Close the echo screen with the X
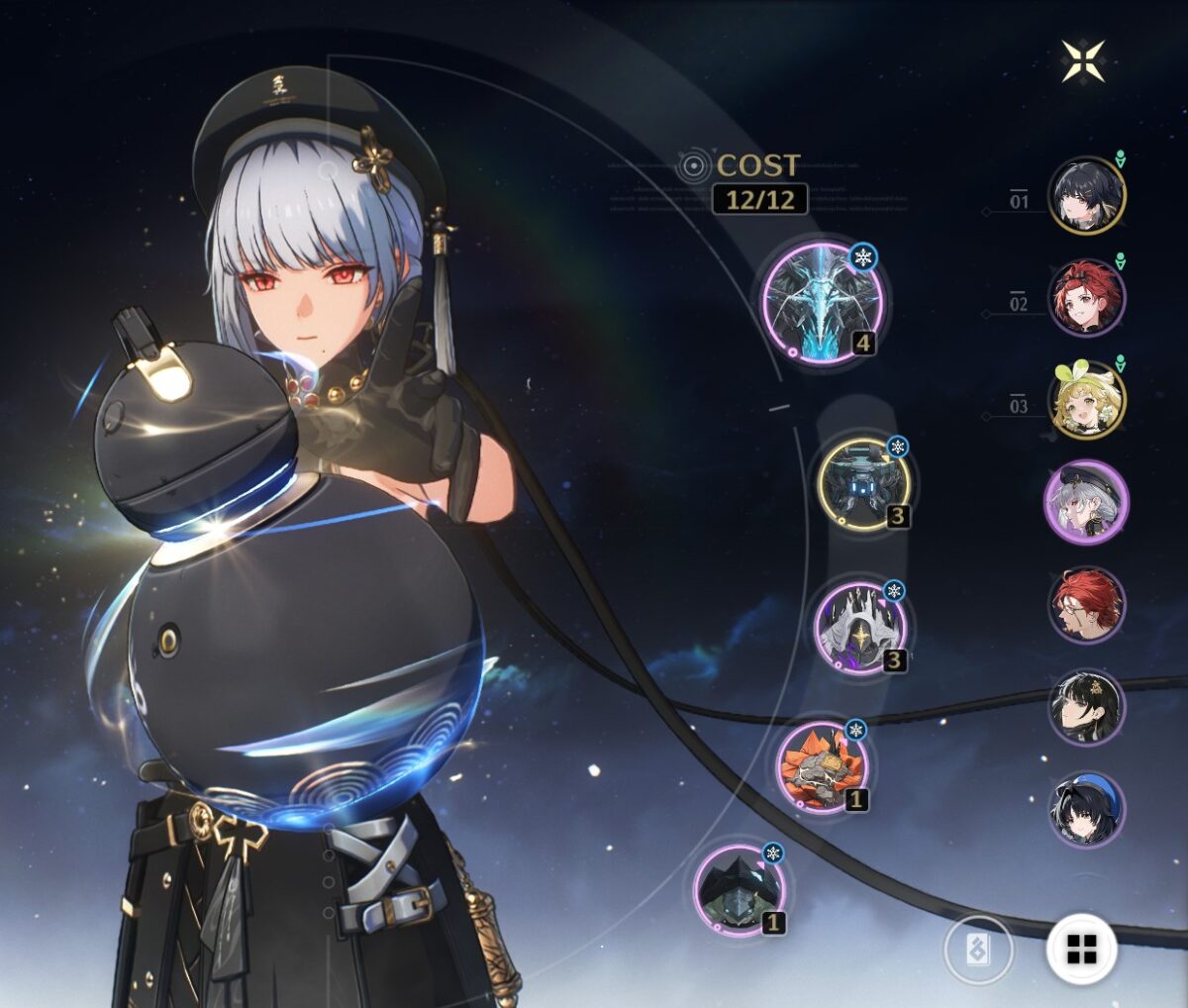1188x1008 pixels. 1083,60
